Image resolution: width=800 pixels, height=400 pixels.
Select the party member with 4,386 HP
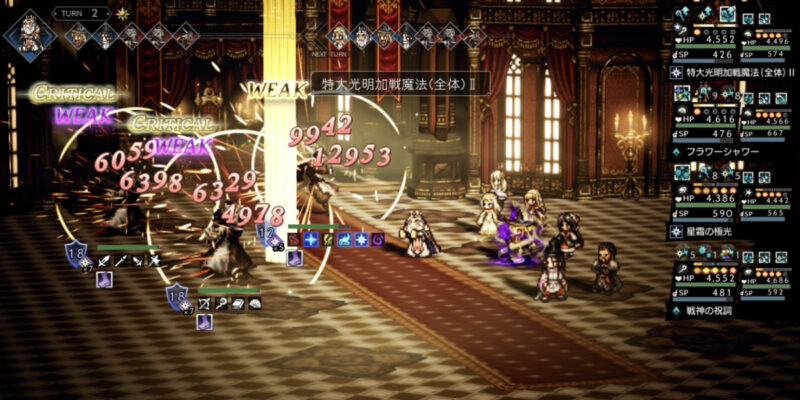coord(705,197)
